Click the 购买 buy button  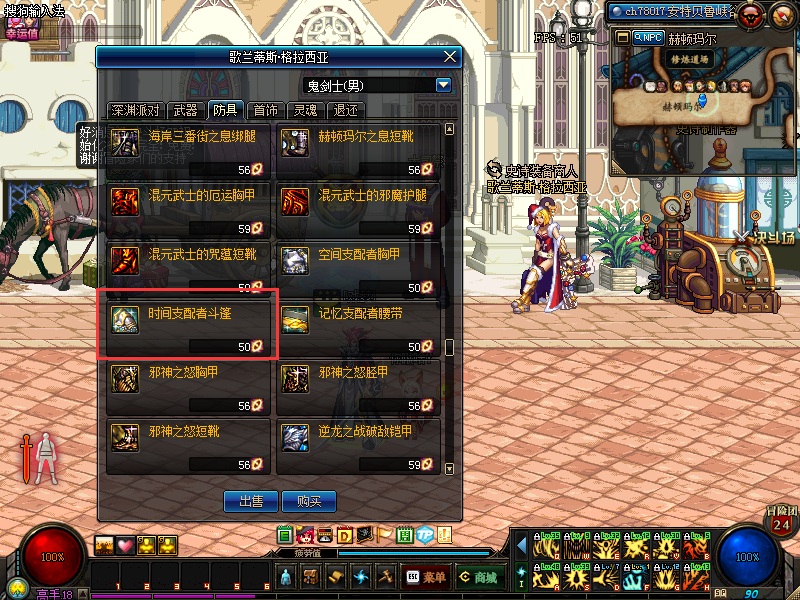301,500
